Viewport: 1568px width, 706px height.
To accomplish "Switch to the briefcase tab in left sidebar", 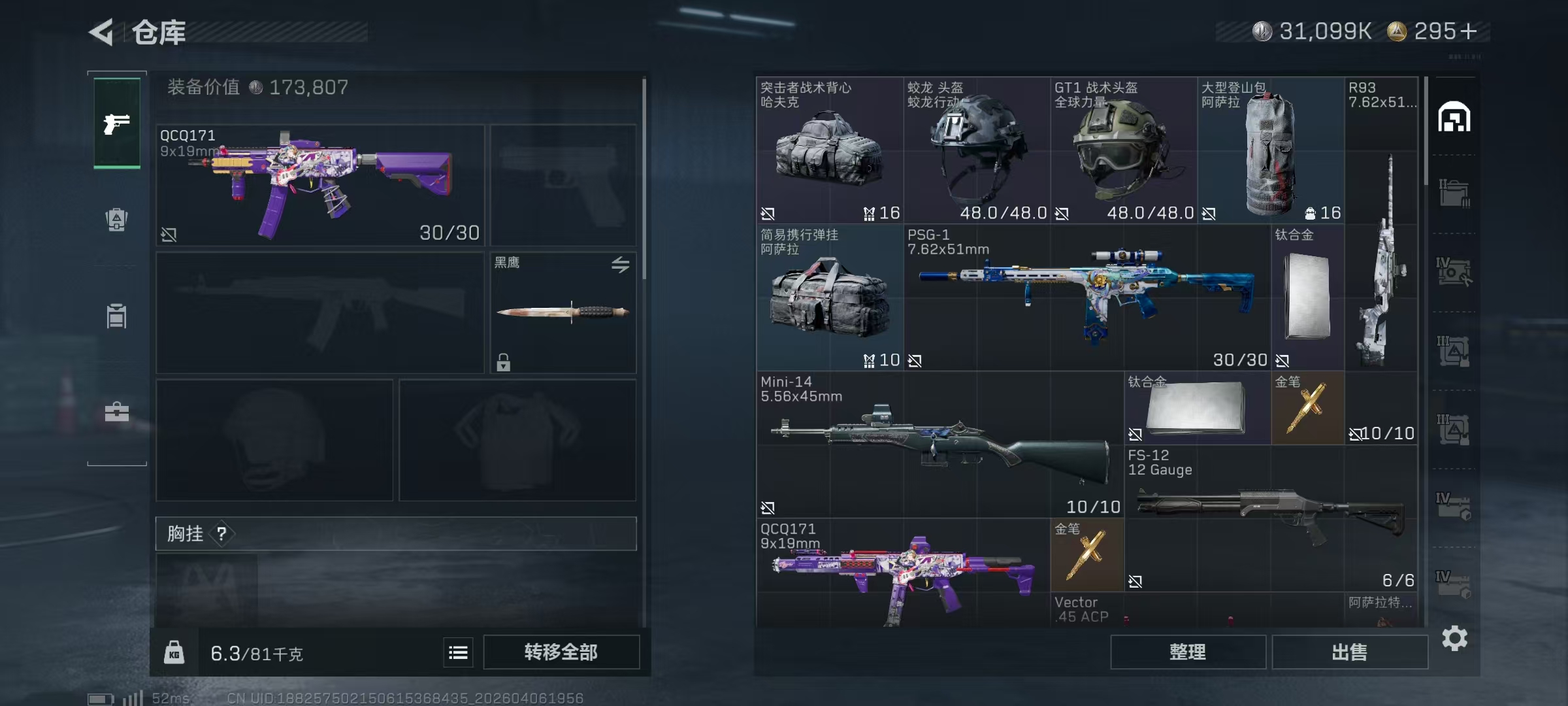I will pos(117,412).
